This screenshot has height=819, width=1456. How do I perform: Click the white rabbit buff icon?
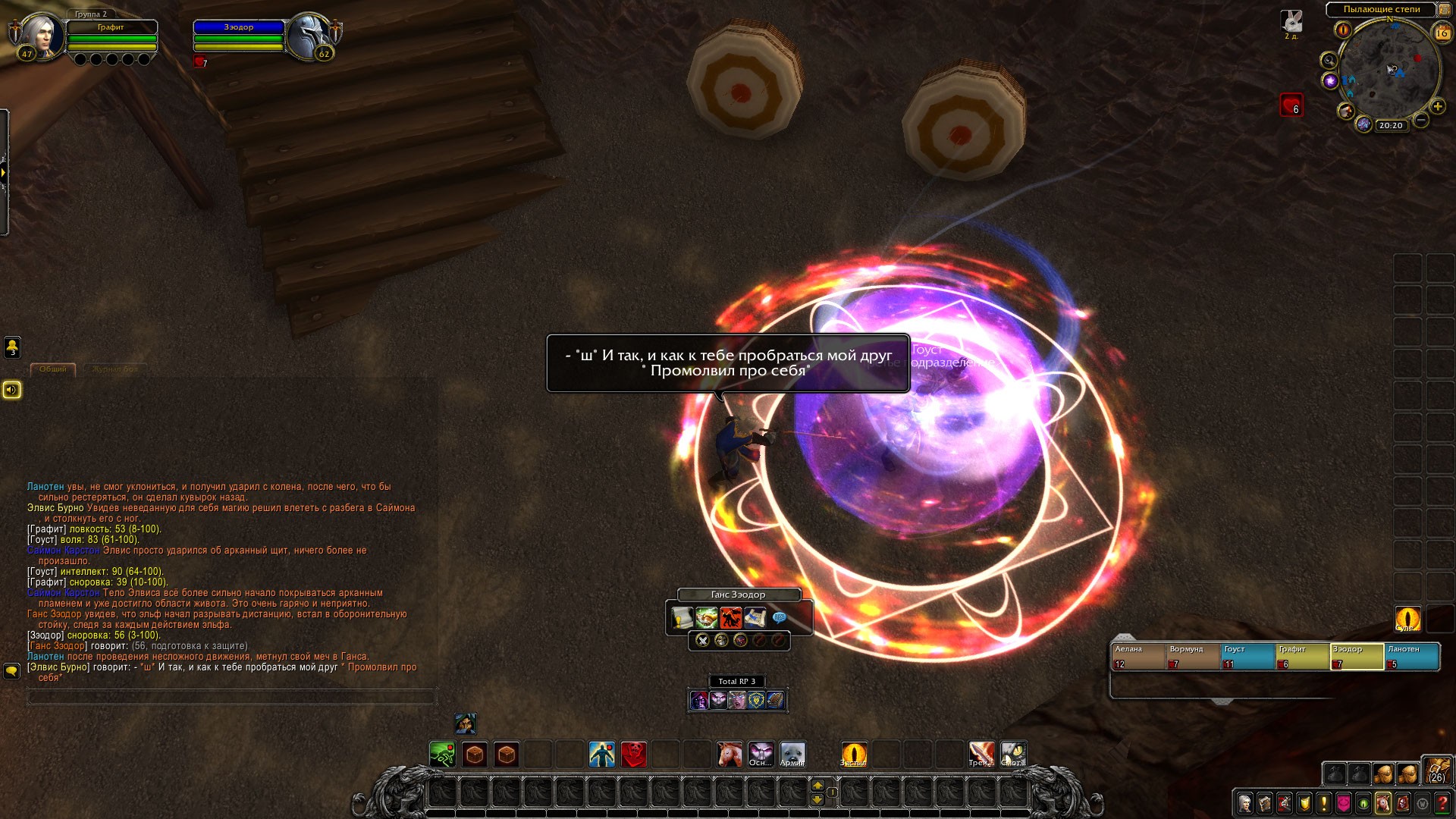(x=1291, y=21)
